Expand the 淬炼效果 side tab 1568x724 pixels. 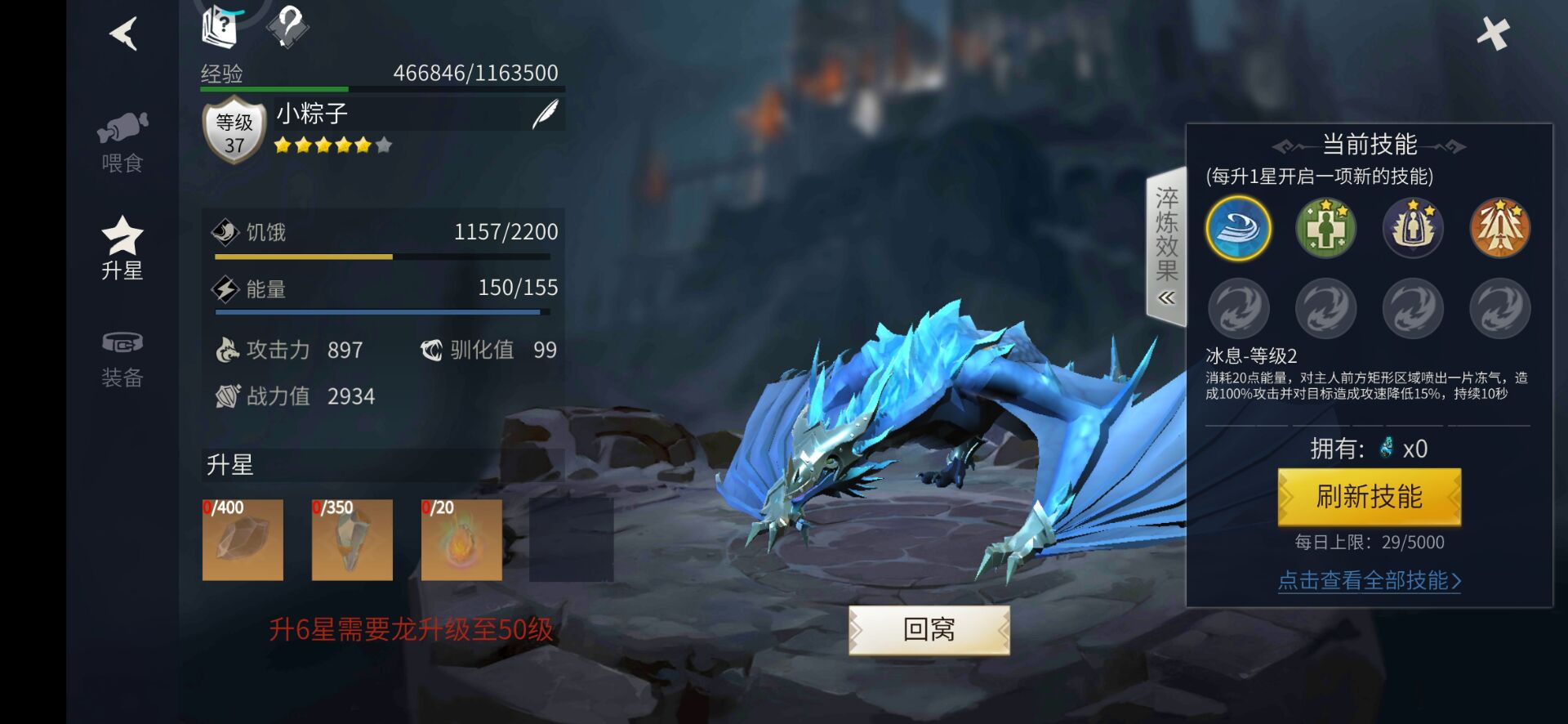(1166, 247)
